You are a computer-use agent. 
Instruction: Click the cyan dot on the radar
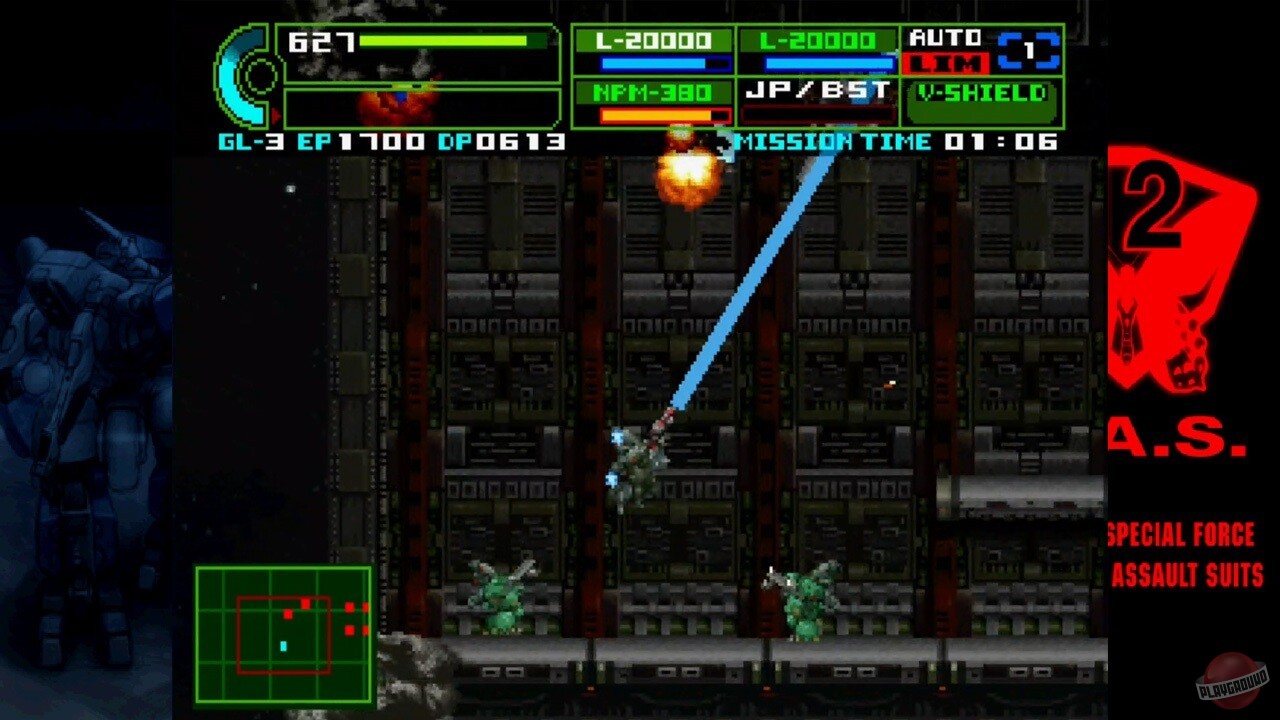(x=283, y=647)
